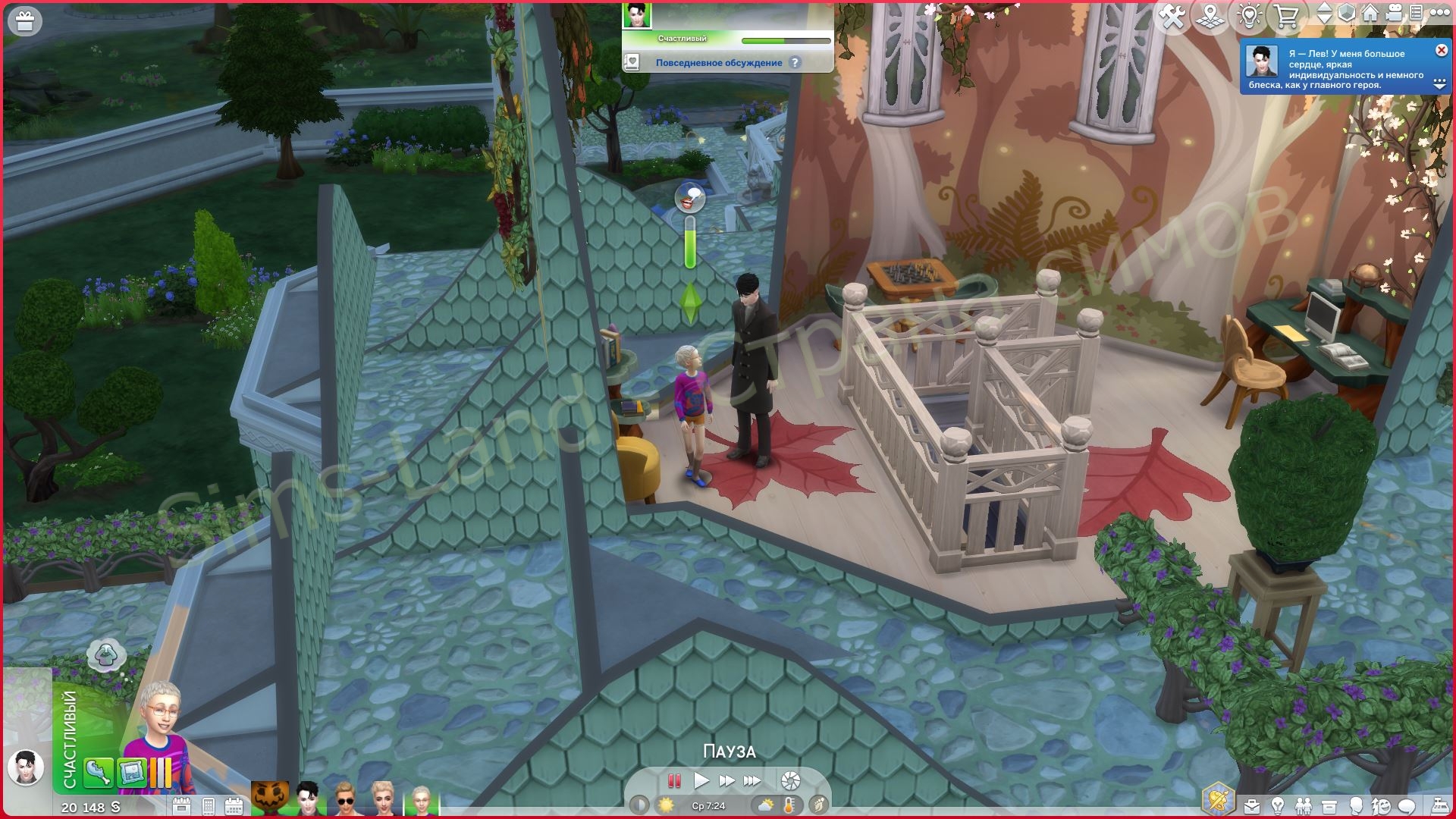Open the camera controls video icon
1456x819 pixels.
coord(1394,14)
